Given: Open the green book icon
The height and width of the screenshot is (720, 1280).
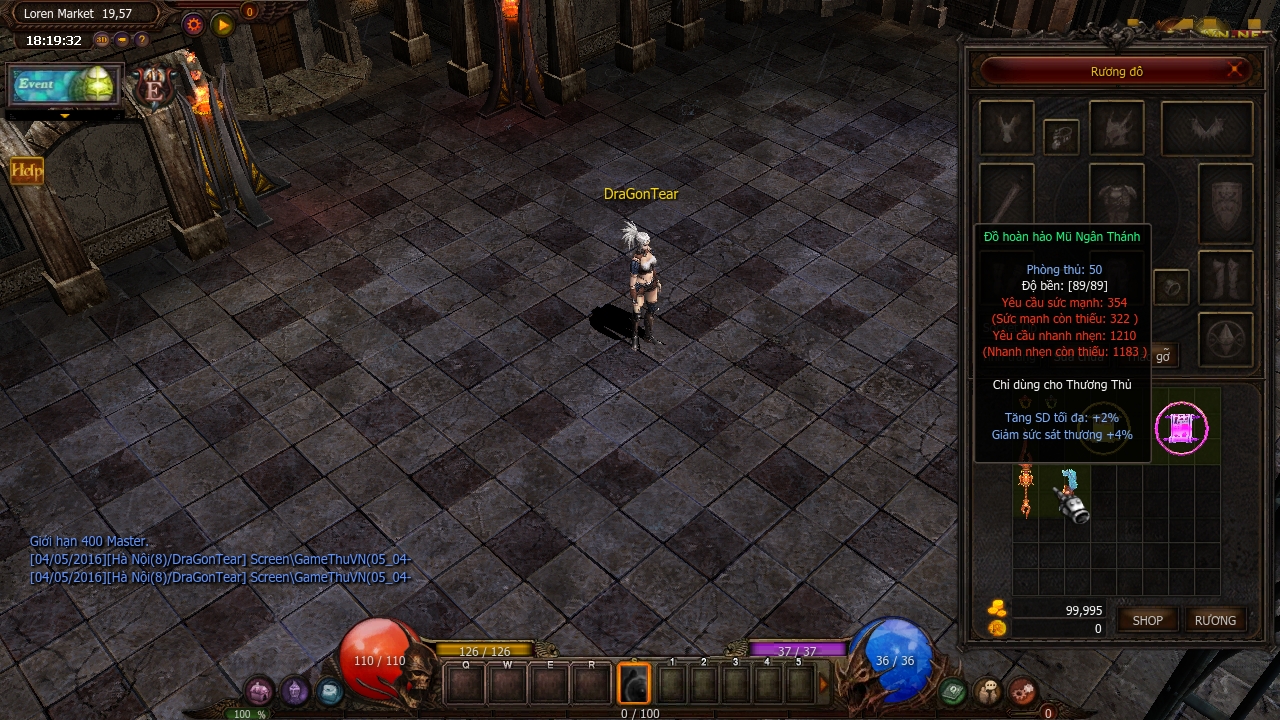Looking at the screenshot, I should click(x=954, y=691).
